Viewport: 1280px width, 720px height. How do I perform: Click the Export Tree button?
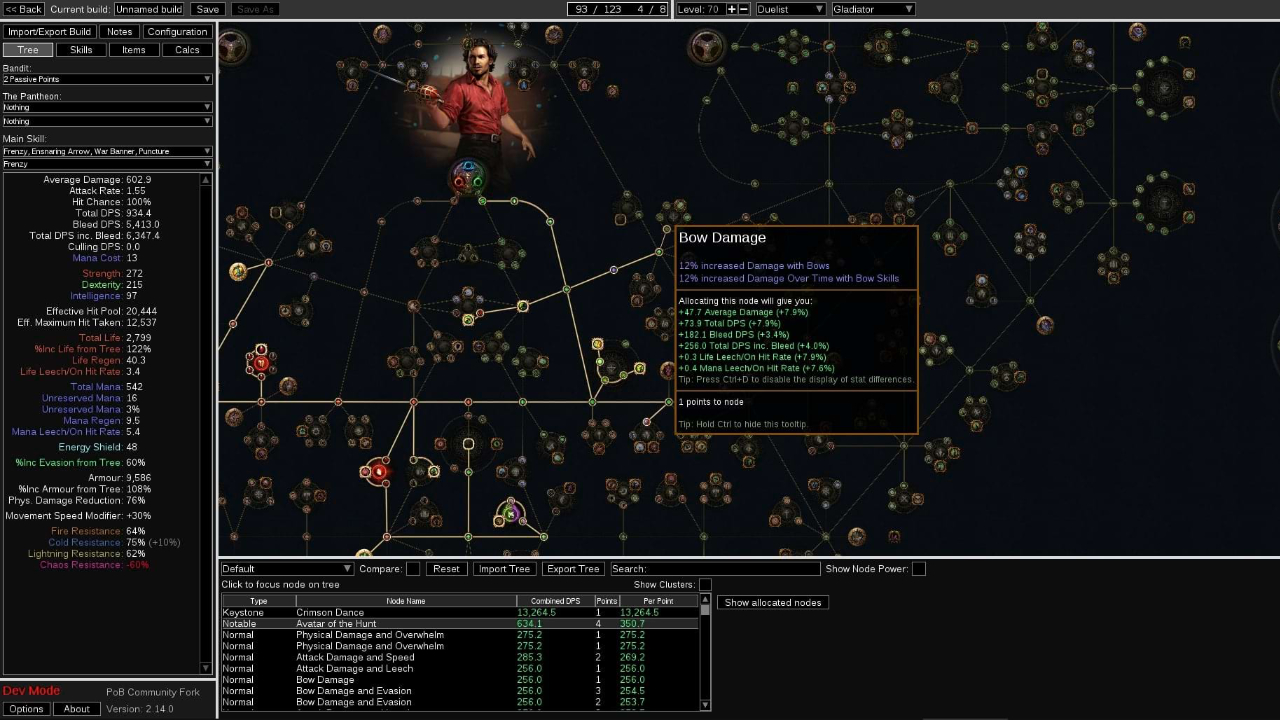coord(573,569)
